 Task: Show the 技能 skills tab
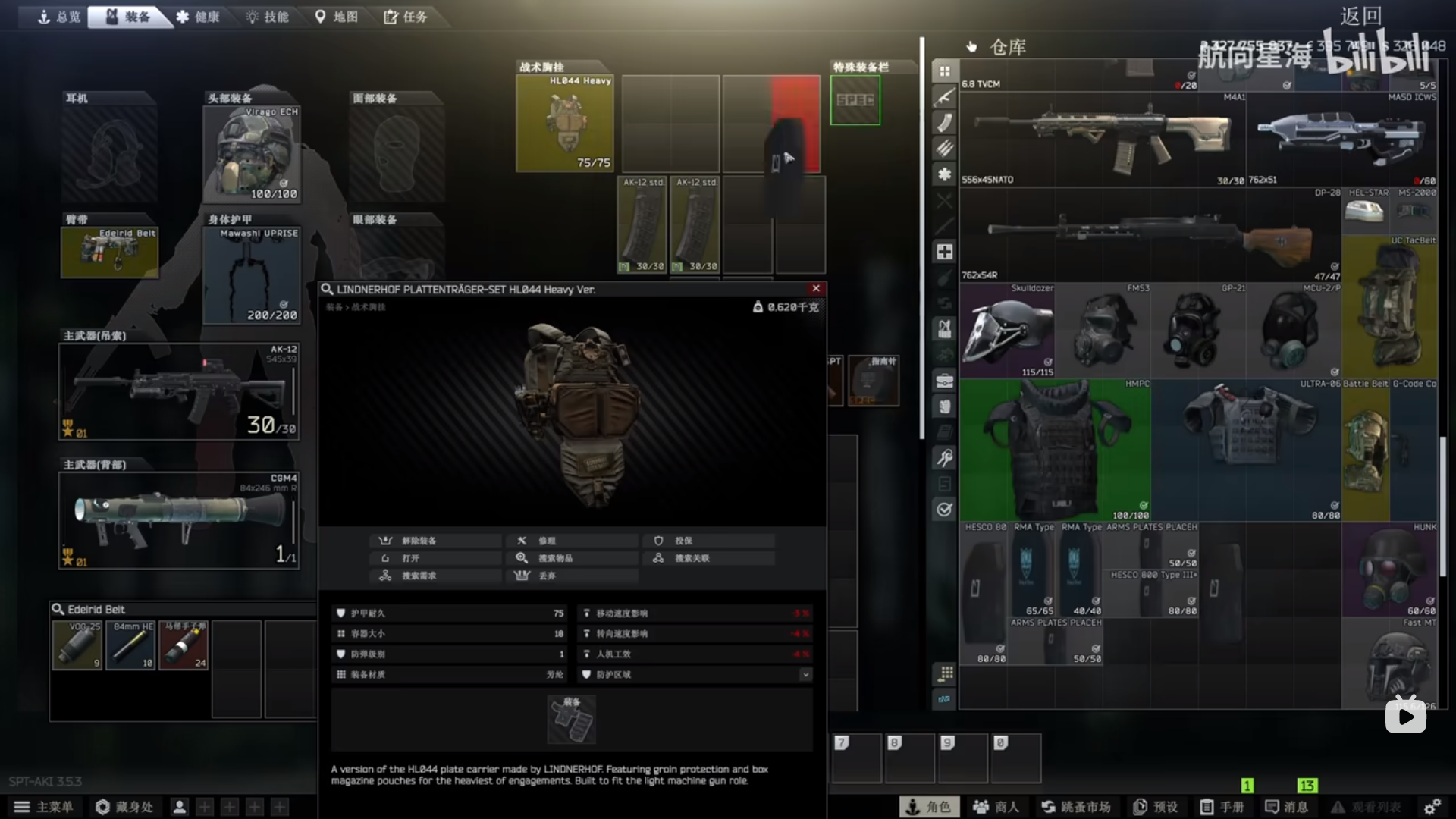(267, 17)
